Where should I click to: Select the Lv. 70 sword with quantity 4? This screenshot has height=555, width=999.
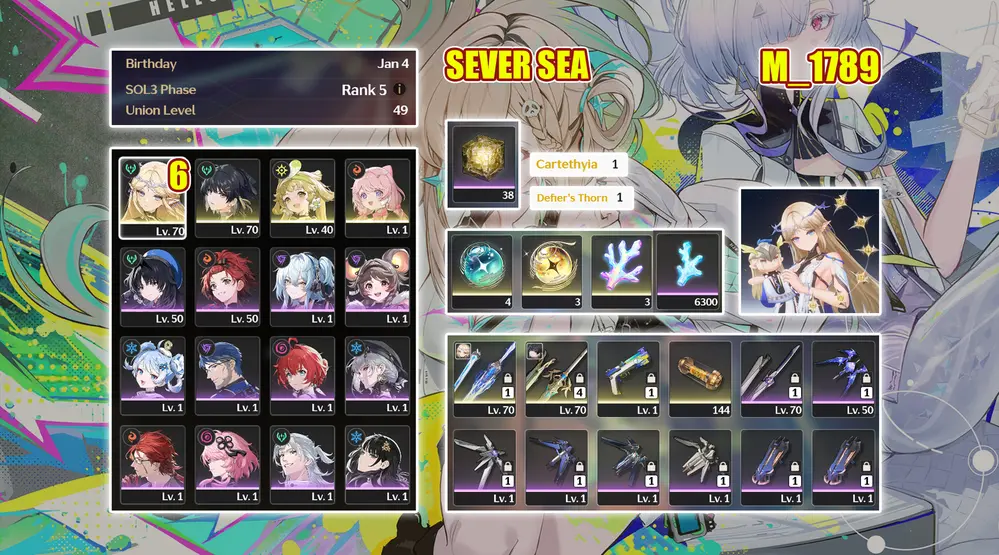click(557, 379)
